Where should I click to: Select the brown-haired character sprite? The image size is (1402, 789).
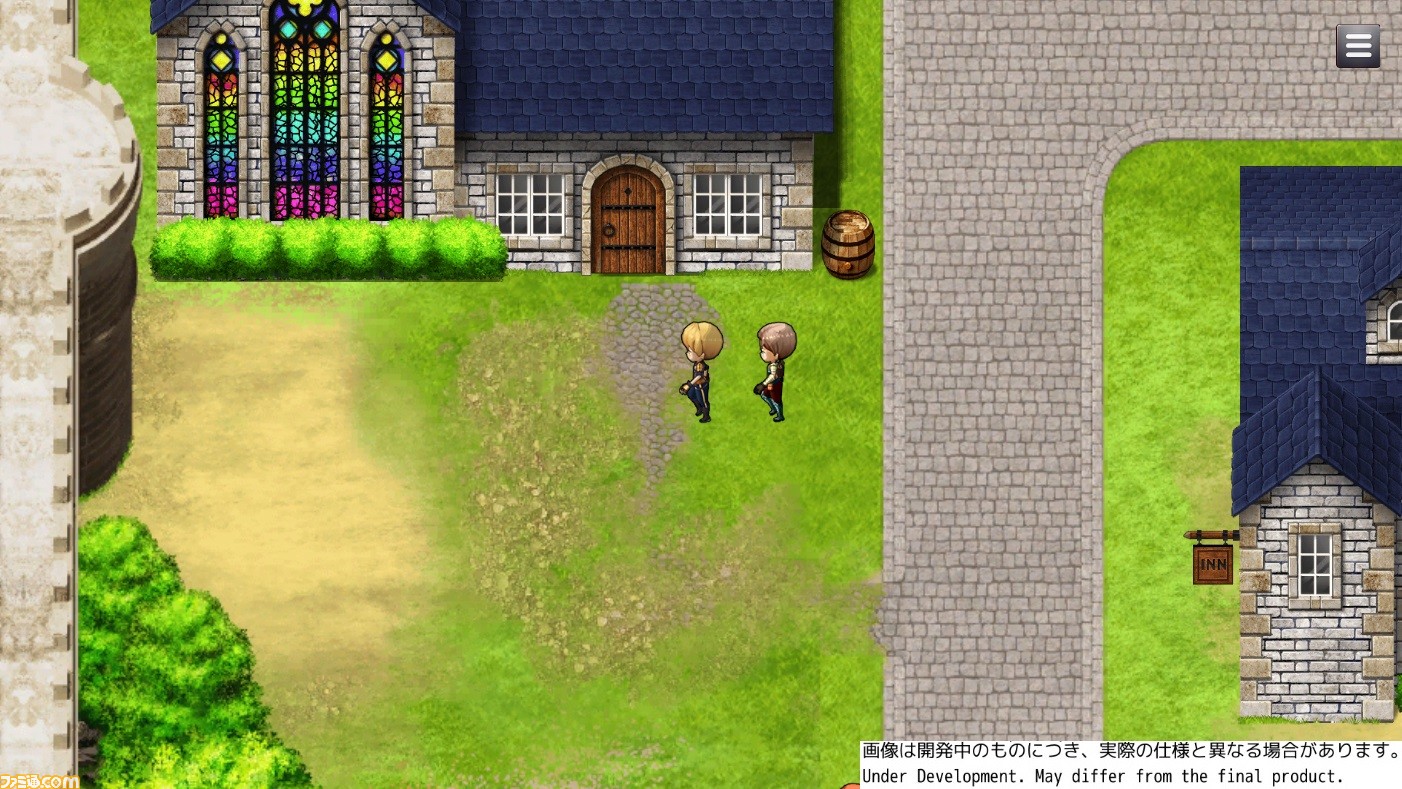pyautogui.click(x=775, y=372)
